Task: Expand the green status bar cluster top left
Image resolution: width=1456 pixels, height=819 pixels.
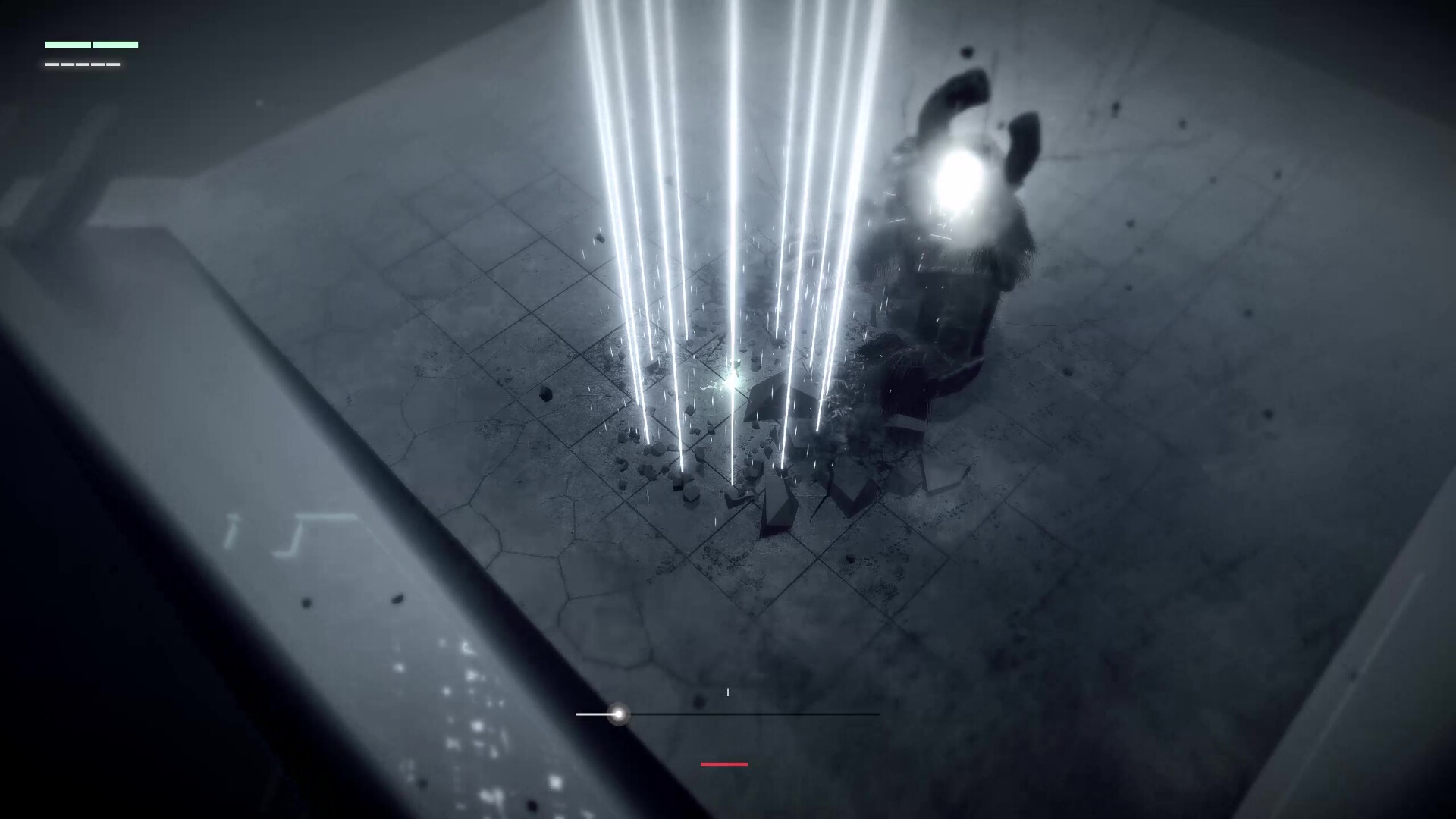Action: [x=91, y=45]
